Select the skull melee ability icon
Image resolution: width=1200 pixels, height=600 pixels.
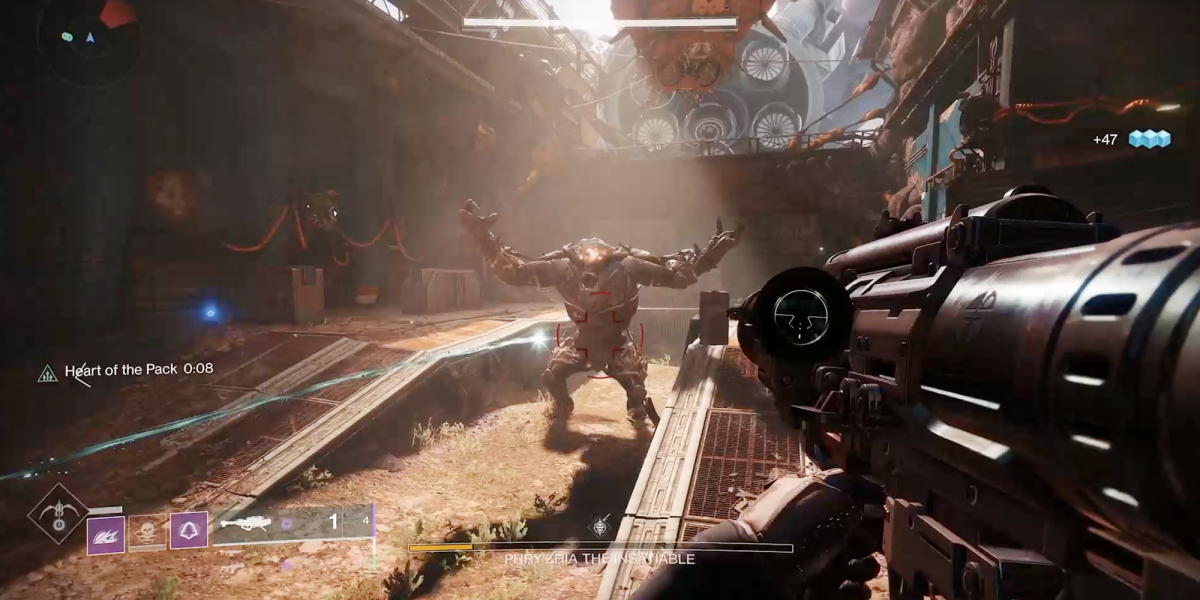(x=147, y=531)
